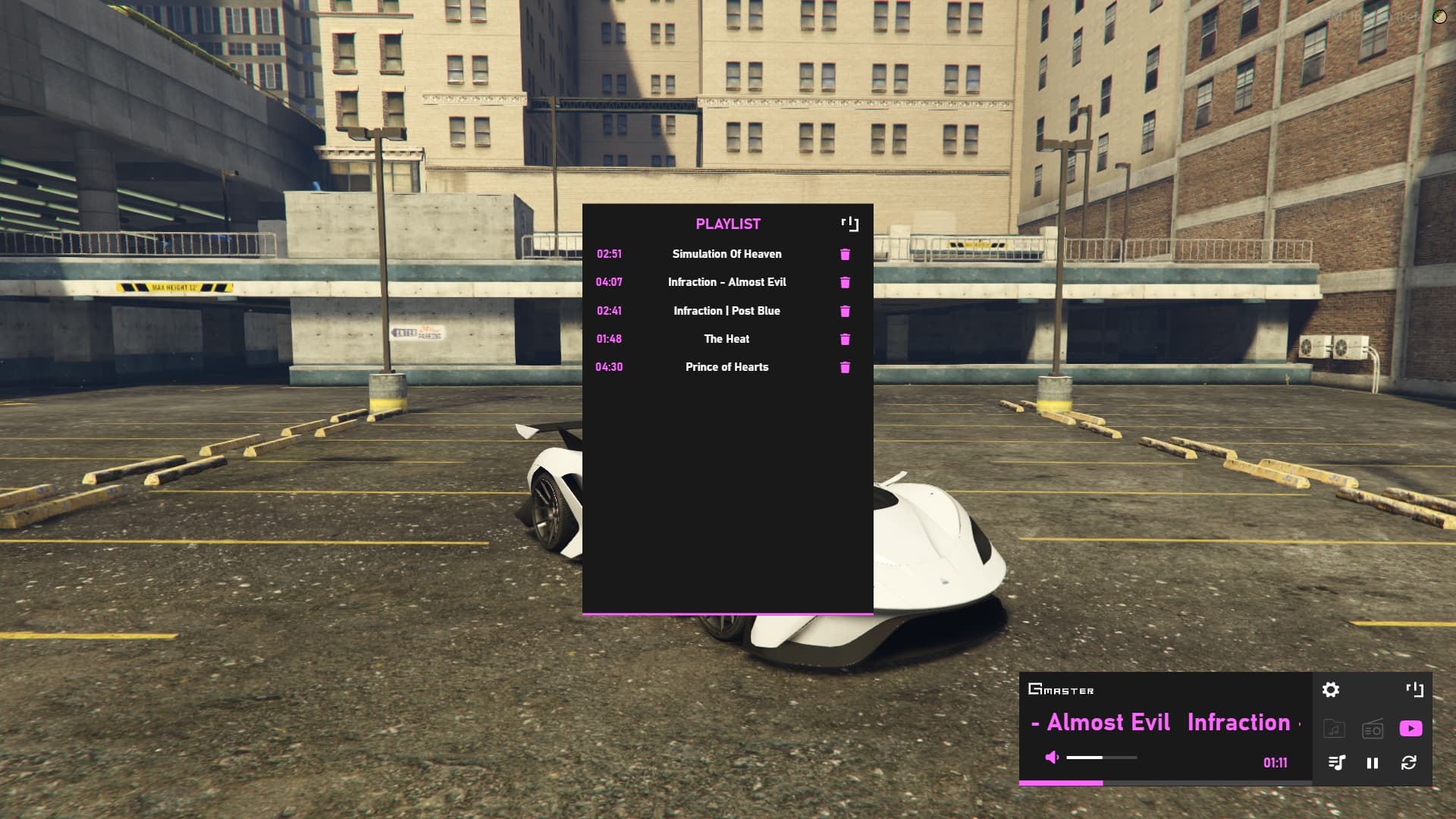Image resolution: width=1456 pixels, height=819 pixels.
Task: Delete the Infraction | Post Blue entry
Action: point(845,311)
